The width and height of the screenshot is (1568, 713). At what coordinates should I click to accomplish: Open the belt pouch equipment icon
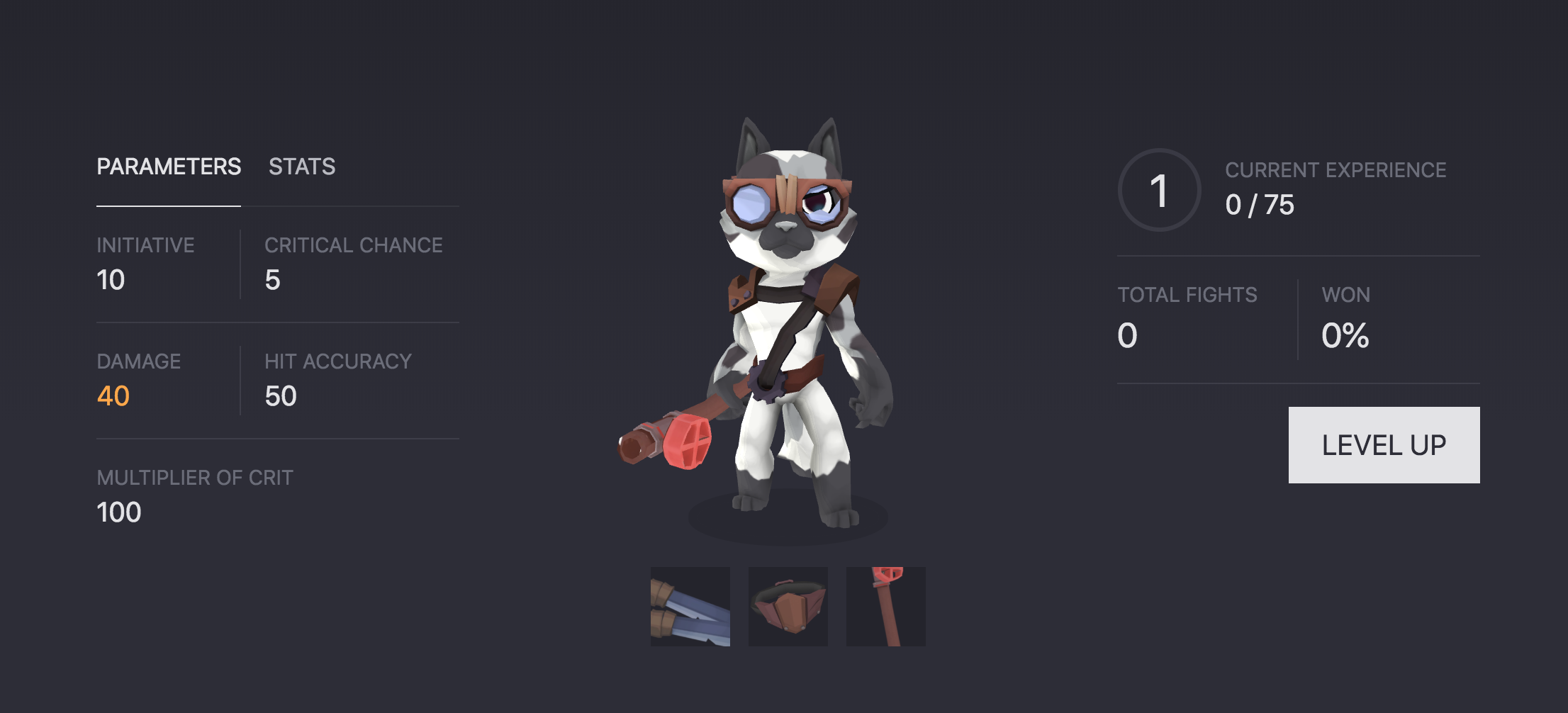[788, 606]
